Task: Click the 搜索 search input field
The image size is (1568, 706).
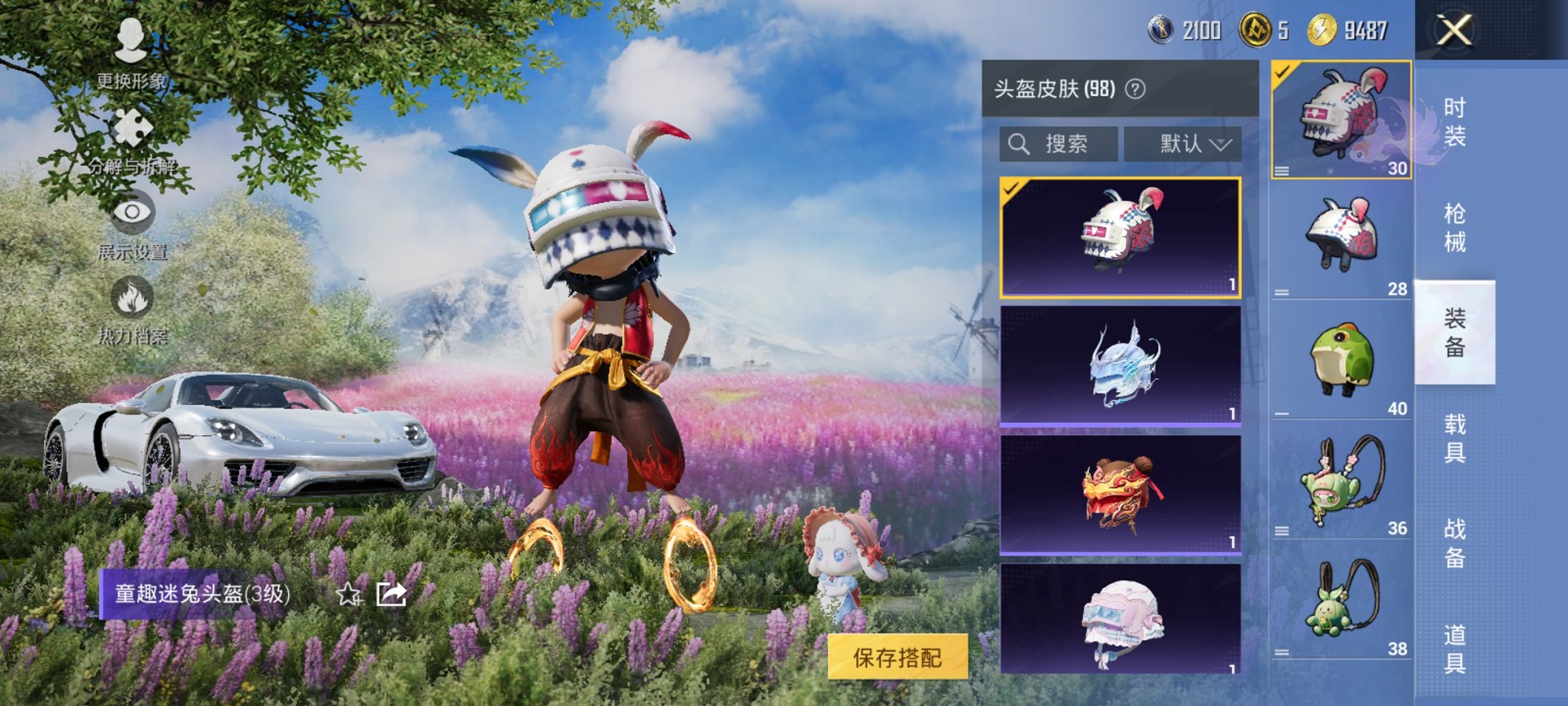Action: pos(1061,143)
